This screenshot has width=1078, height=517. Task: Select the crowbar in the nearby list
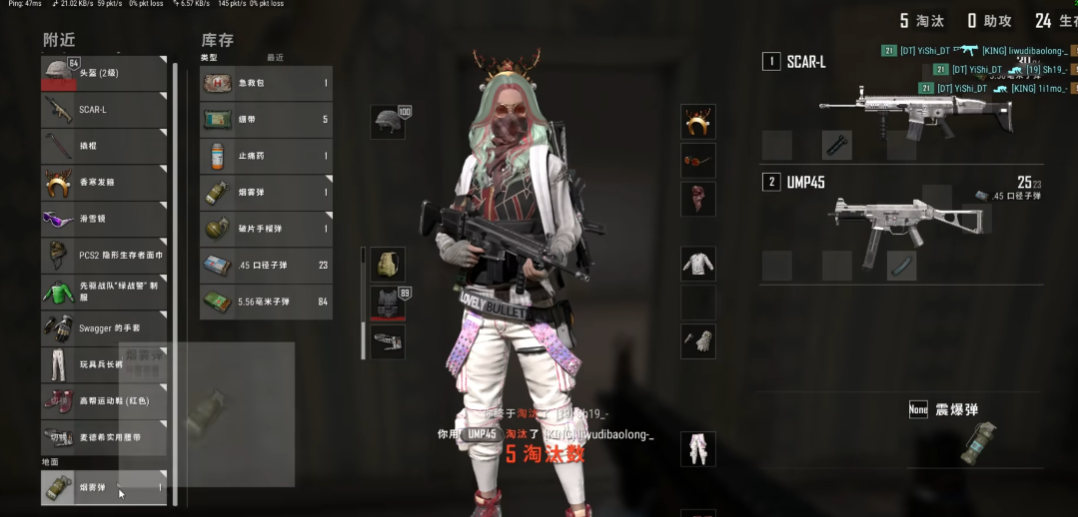point(104,146)
